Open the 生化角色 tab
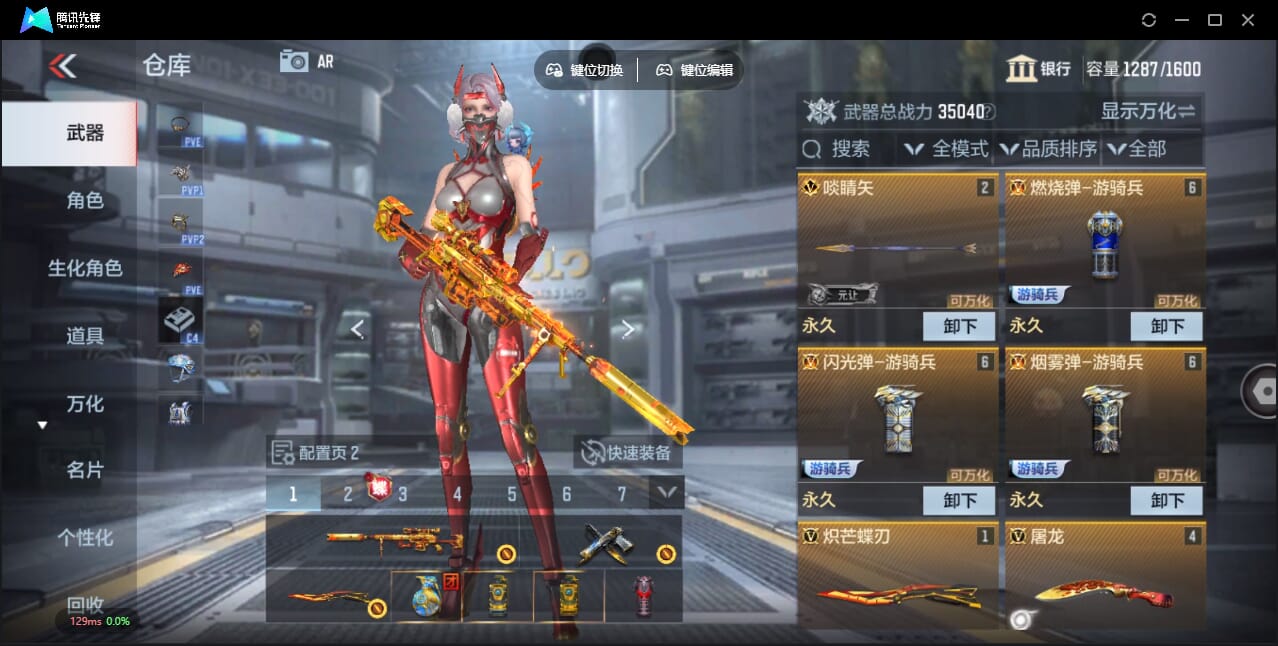The height and width of the screenshot is (646, 1278). coord(85,268)
